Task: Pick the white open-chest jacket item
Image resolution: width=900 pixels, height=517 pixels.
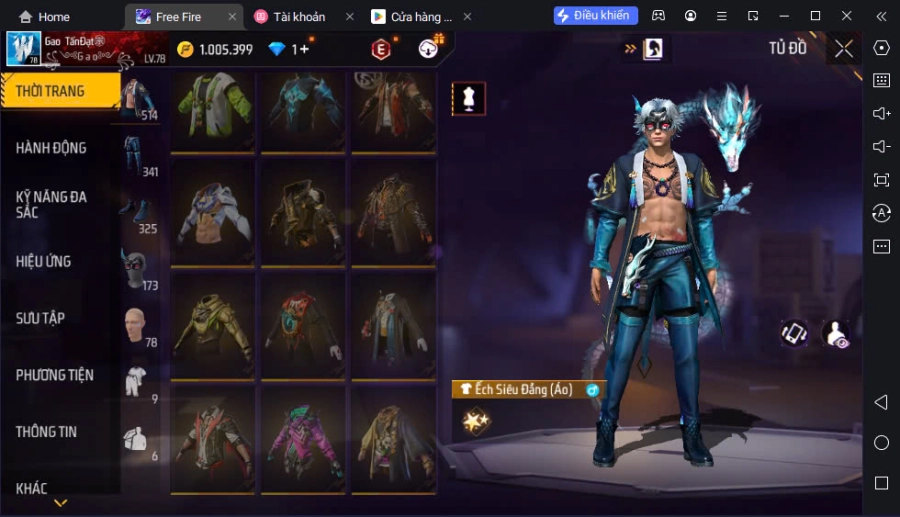Action: click(x=213, y=213)
